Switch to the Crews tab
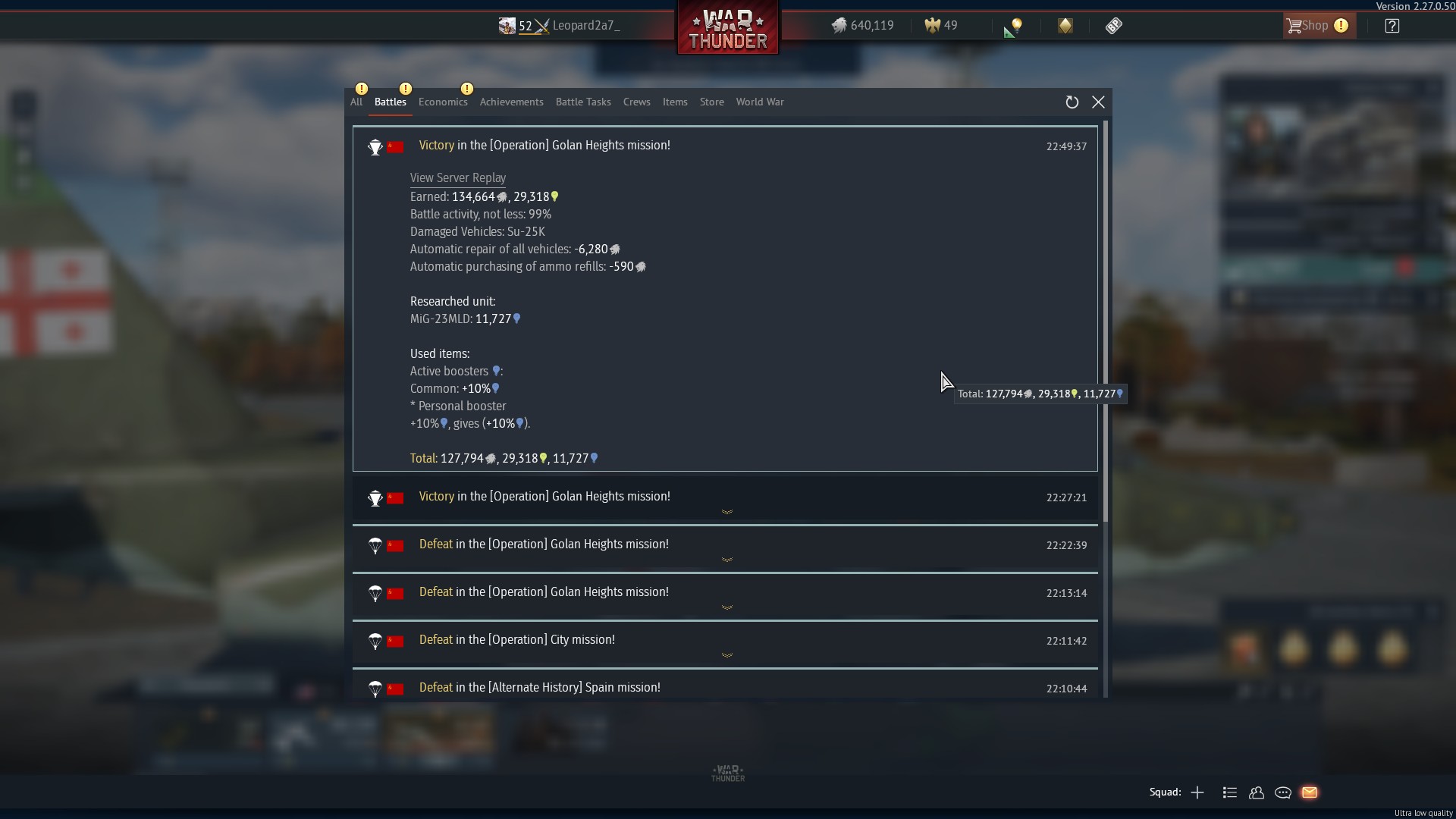The image size is (1456, 819). pyautogui.click(x=637, y=102)
